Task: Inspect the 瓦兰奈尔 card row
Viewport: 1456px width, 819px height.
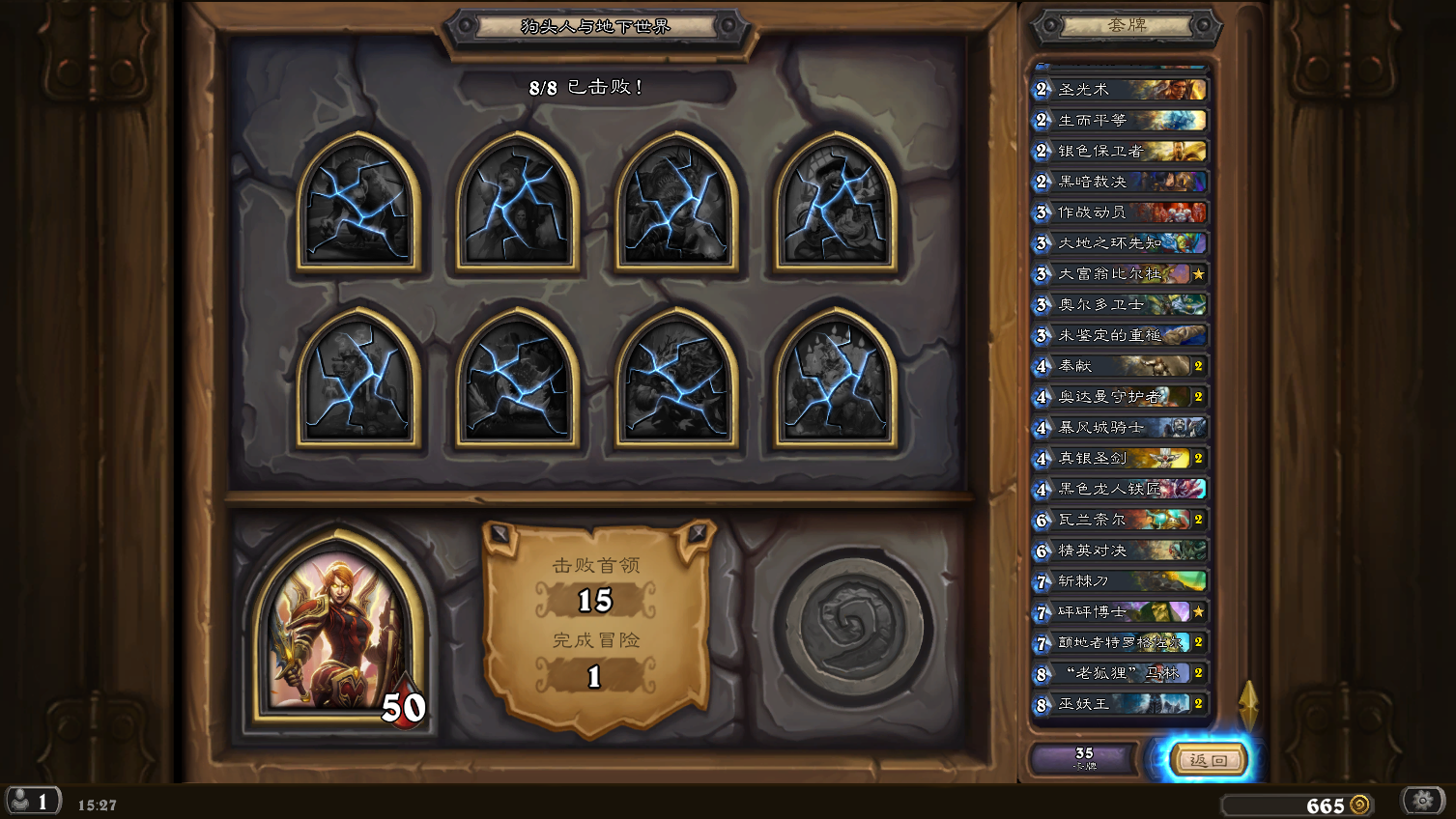Action: click(1121, 520)
